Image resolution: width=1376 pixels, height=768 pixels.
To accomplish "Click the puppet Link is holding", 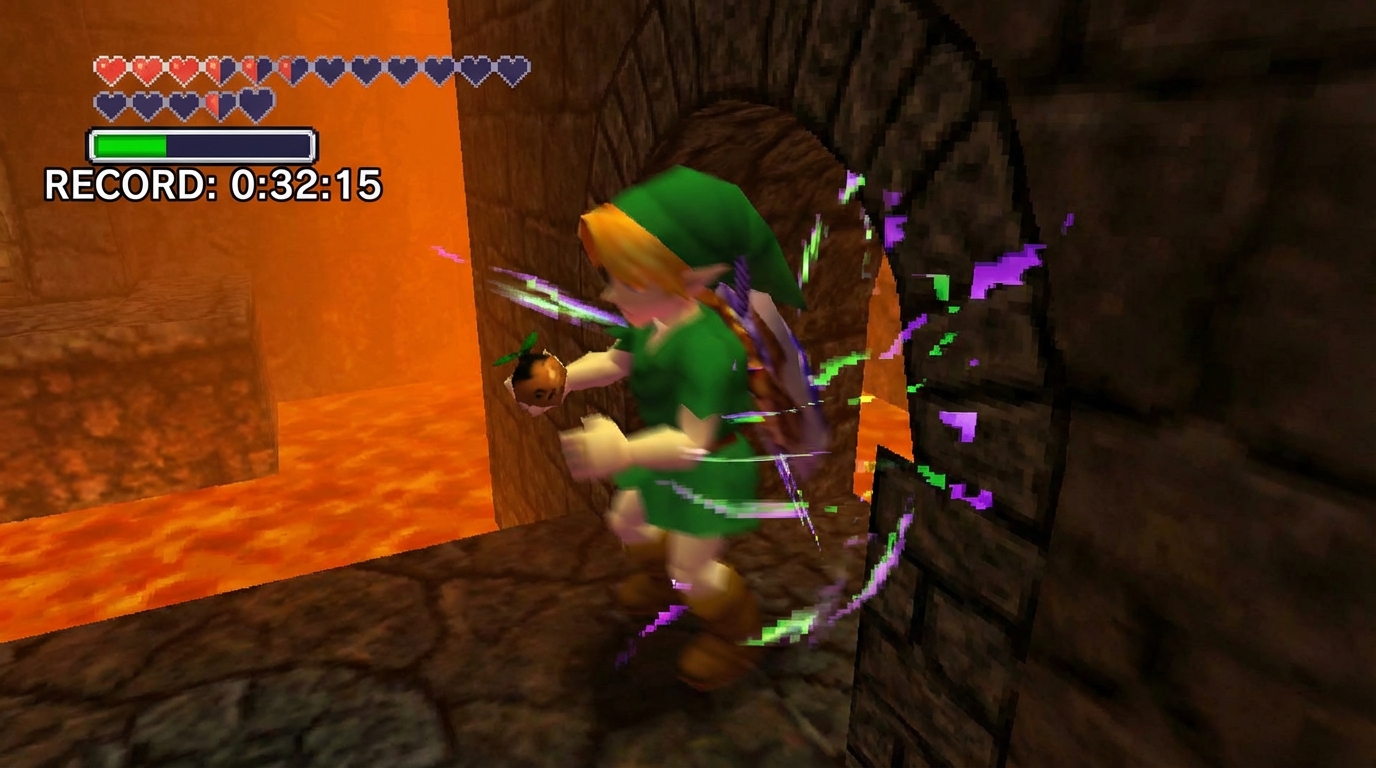I will pyautogui.click(x=540, y=380).
